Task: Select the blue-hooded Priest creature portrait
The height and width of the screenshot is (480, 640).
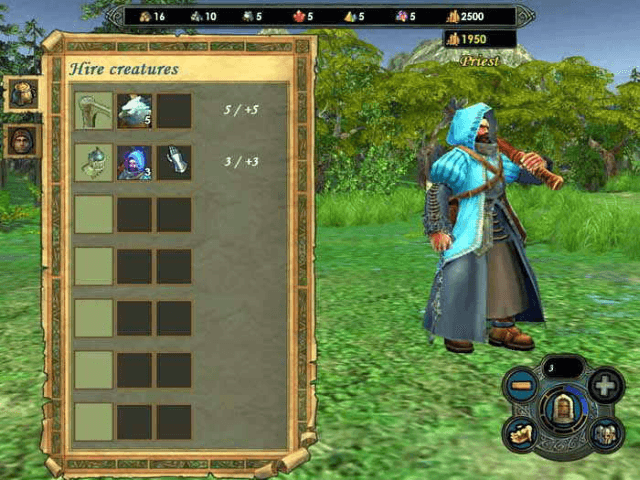Action: pos(134,162)
